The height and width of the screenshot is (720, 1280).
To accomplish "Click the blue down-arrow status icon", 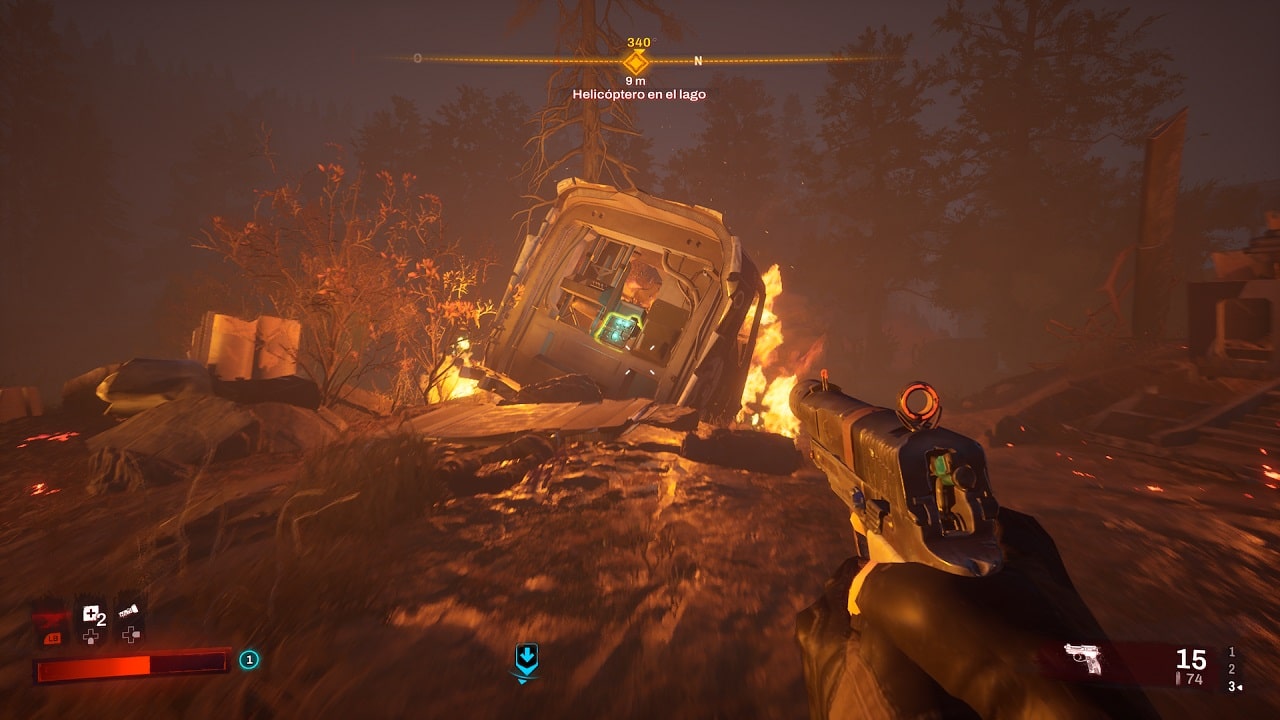I will [x=526, y=657].
